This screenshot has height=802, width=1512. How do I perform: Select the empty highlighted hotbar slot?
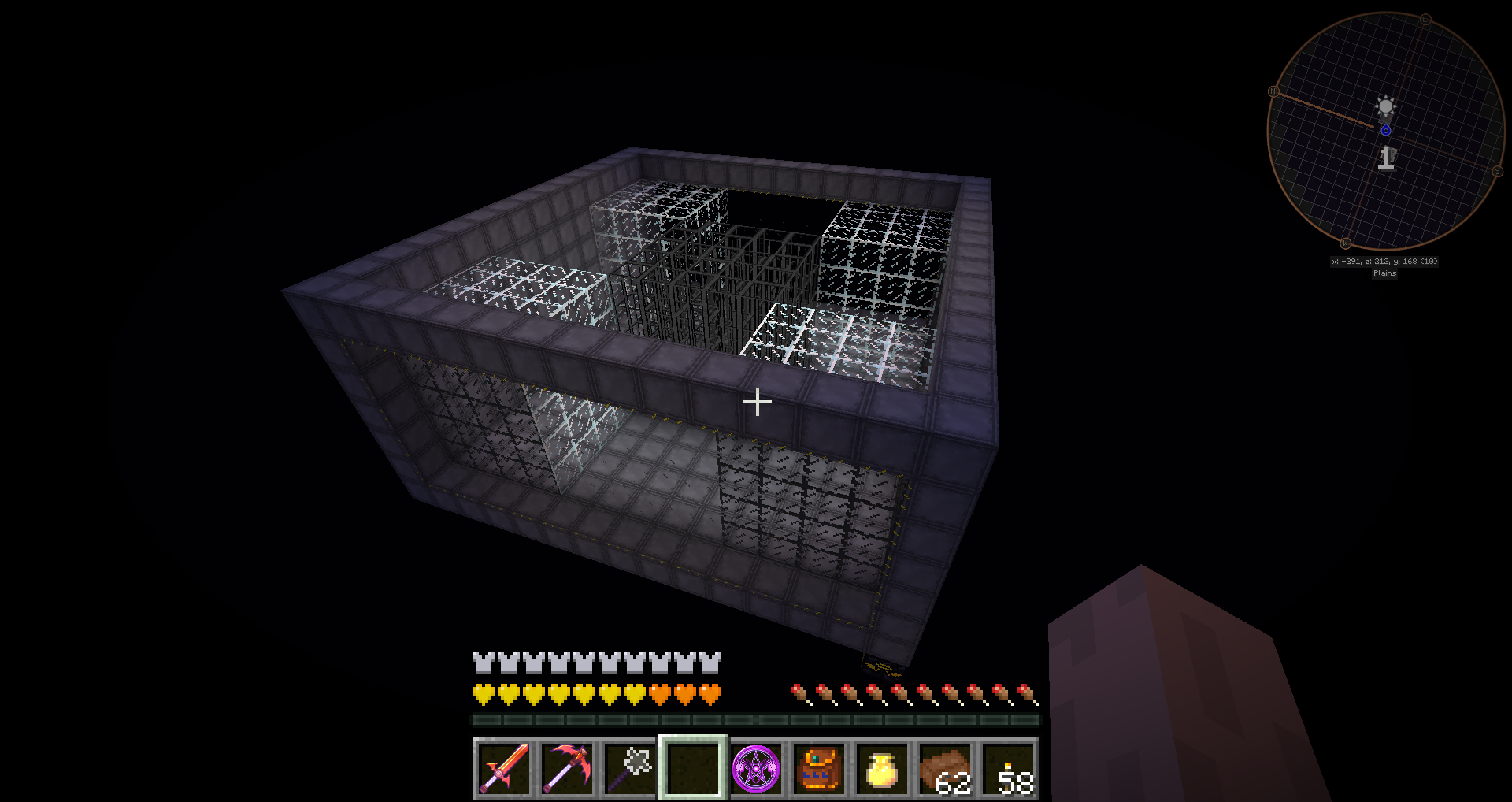(692, 768)
